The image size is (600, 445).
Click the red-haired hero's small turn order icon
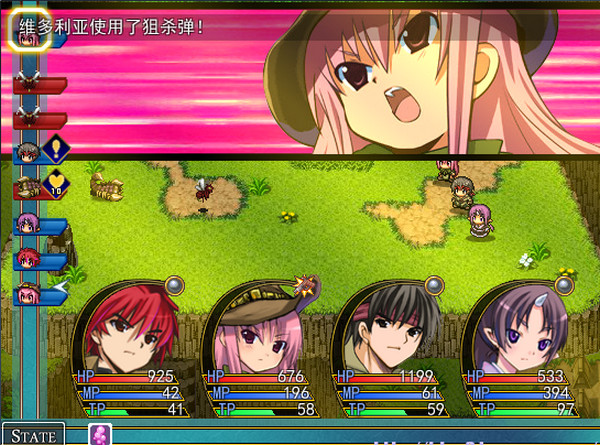click(x=27, y=260)
